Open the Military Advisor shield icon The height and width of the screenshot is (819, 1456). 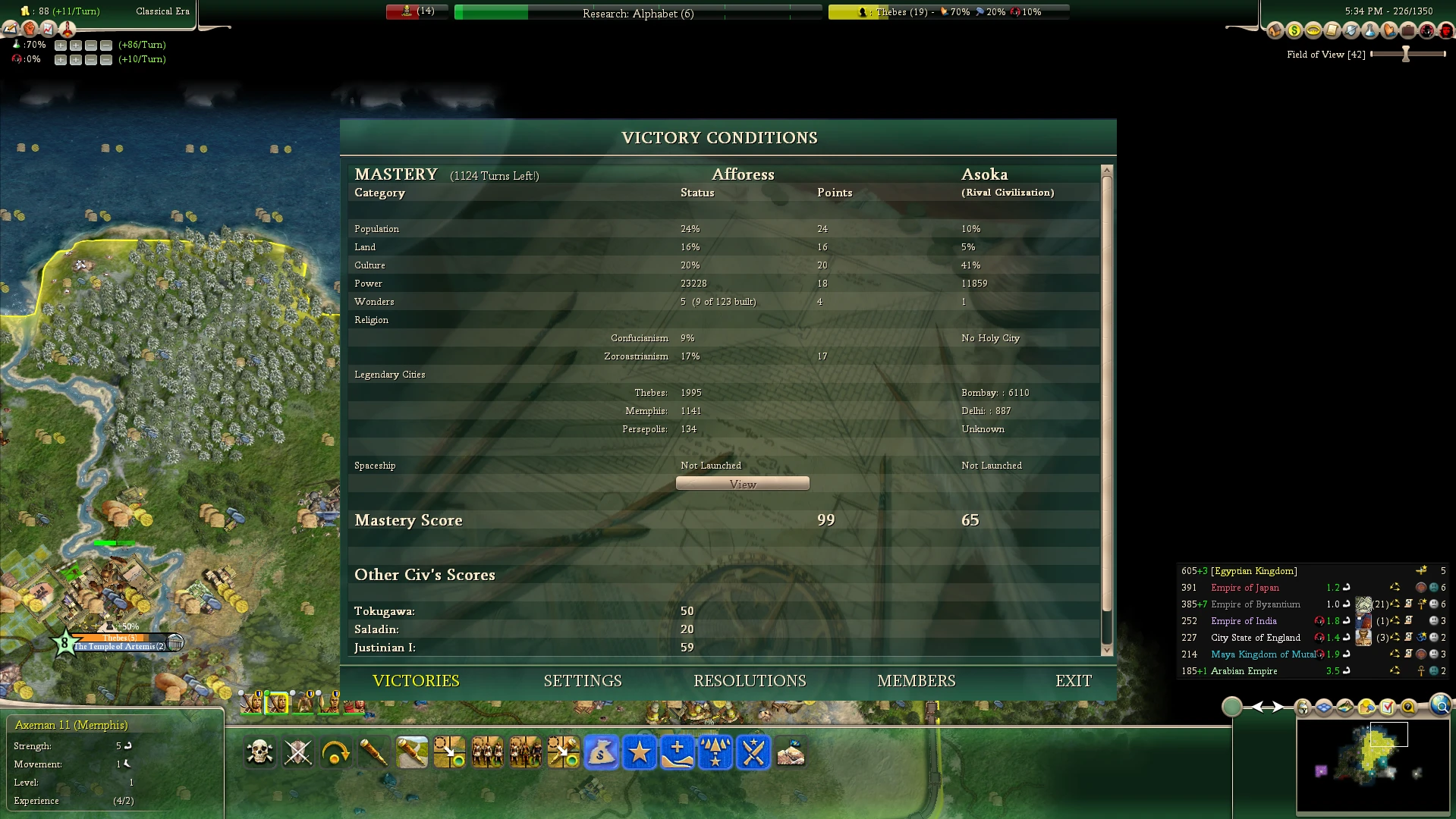(x=1351, y=30)
